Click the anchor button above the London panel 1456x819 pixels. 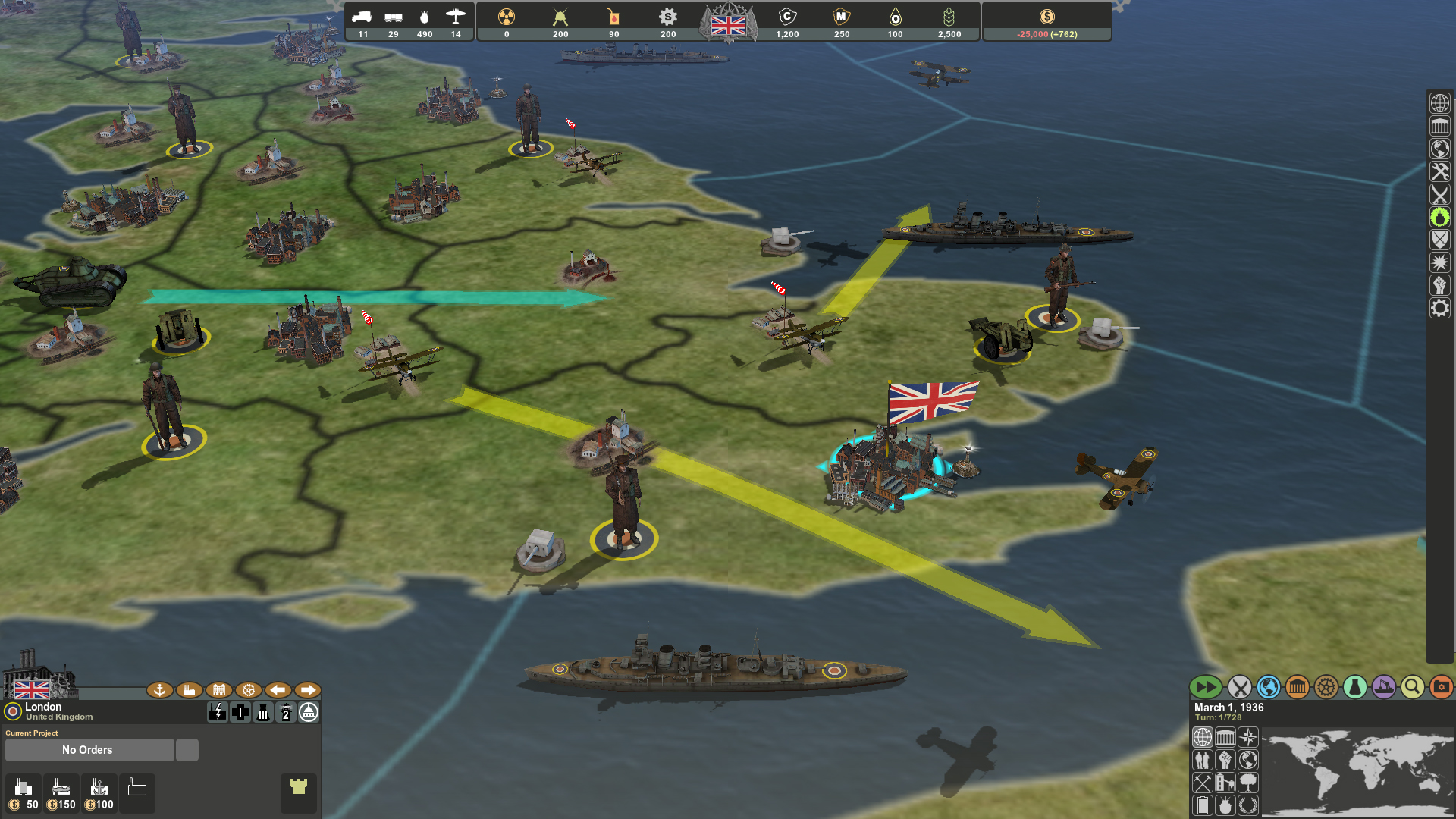click(x=159, y=690)
